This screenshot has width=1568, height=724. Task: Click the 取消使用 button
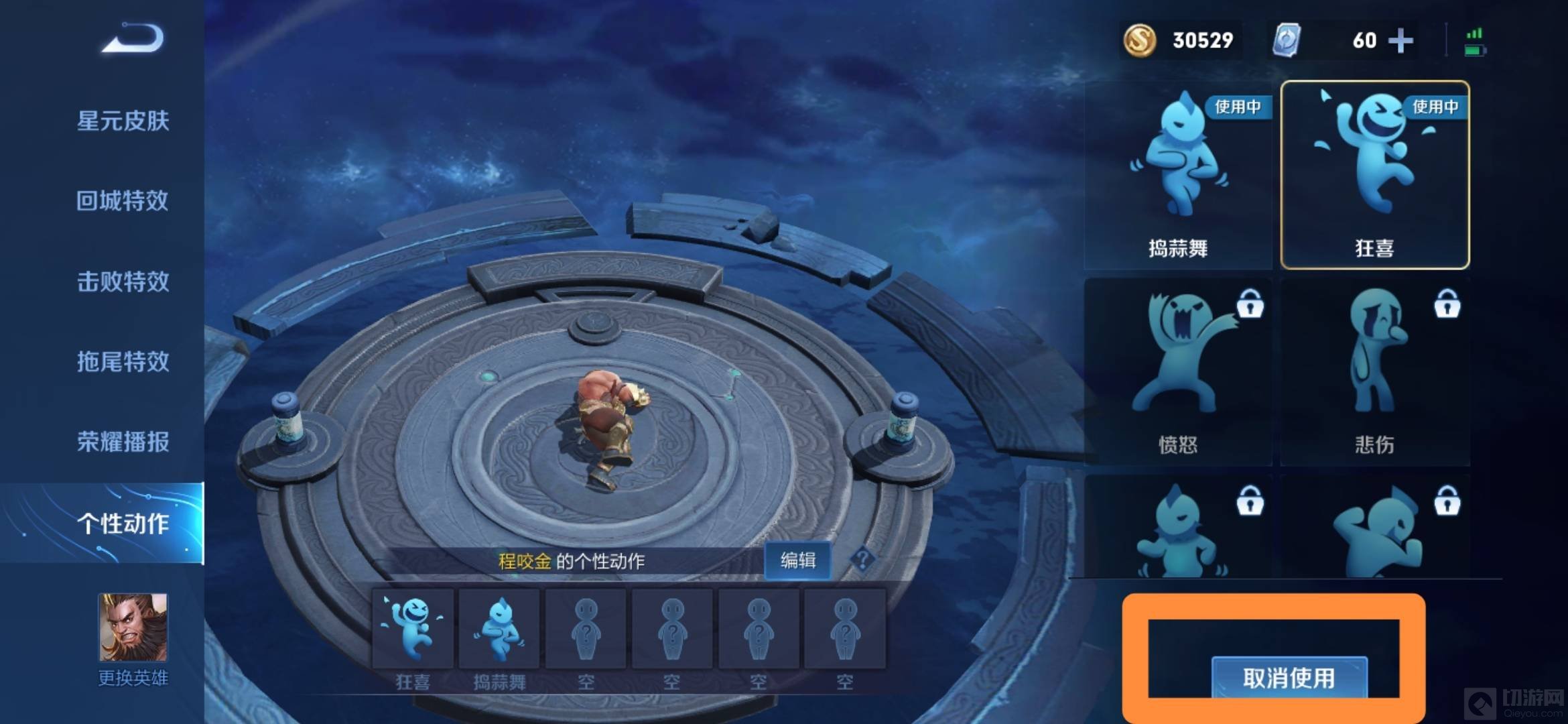[1289, 678]
